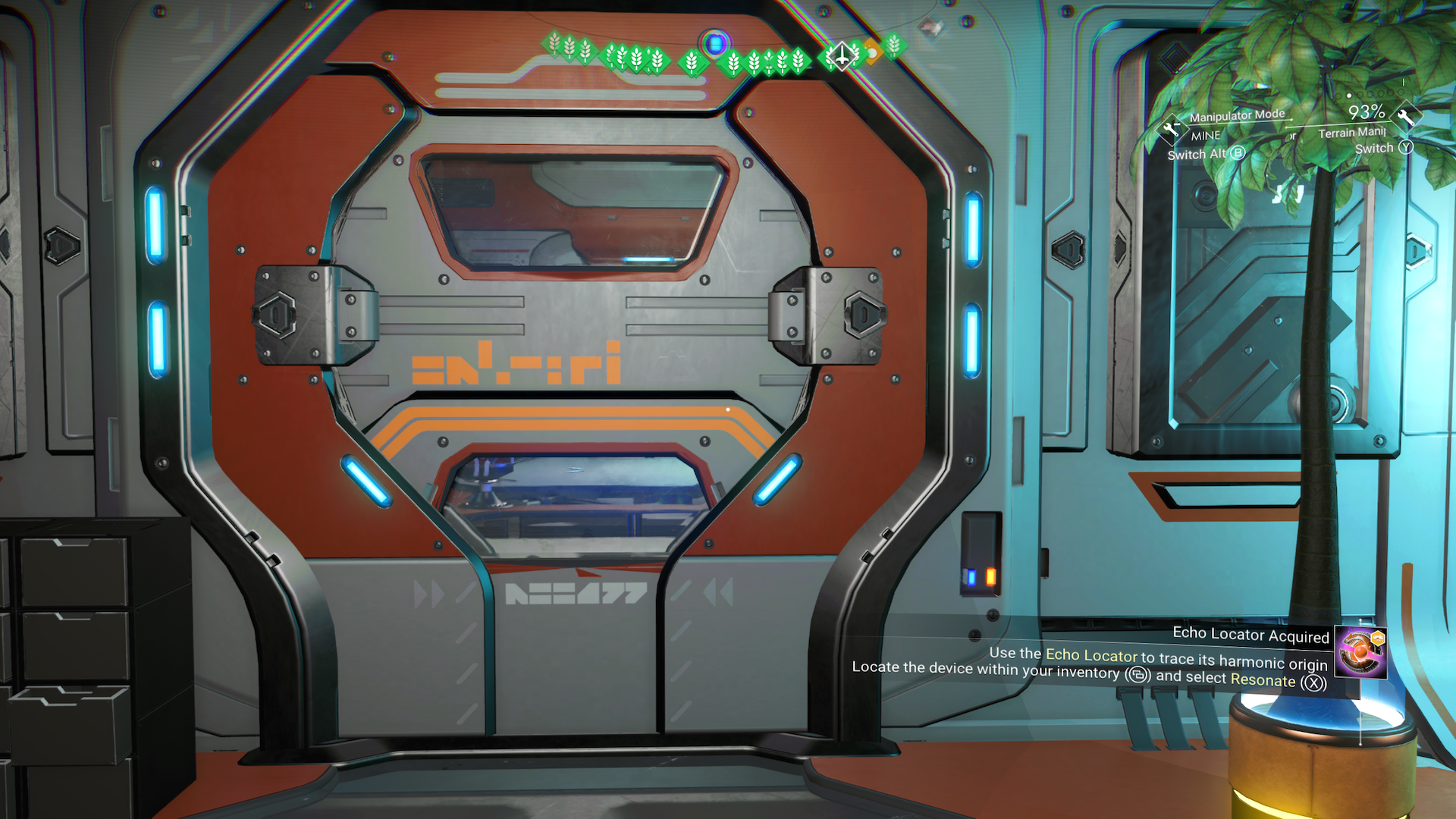This screenshot has height=819, width=1456.
Task: Click the 93% charge indicator
Action: [1368, 114]
